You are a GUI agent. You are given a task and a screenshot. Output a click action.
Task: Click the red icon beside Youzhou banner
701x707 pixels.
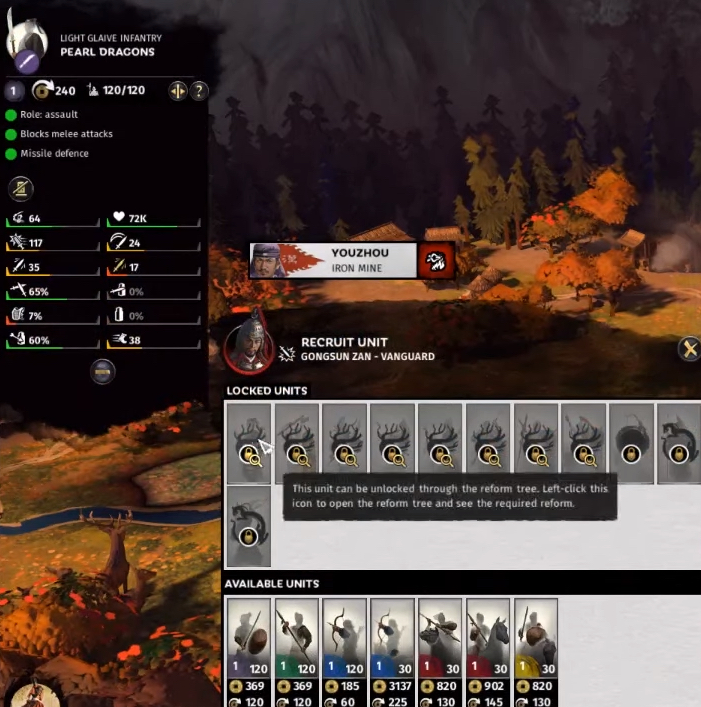coord(438,261)
